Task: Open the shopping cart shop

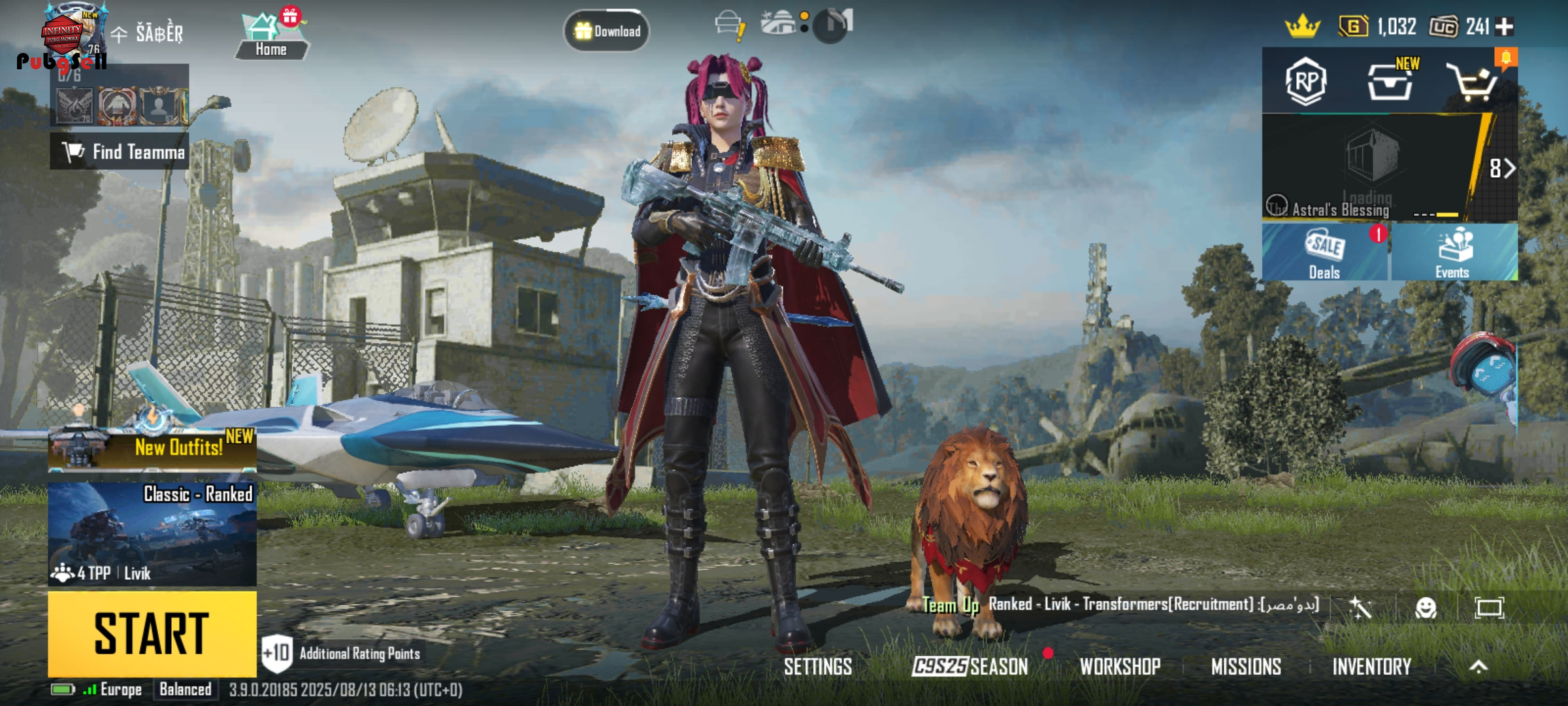Action: [1471, 83]
